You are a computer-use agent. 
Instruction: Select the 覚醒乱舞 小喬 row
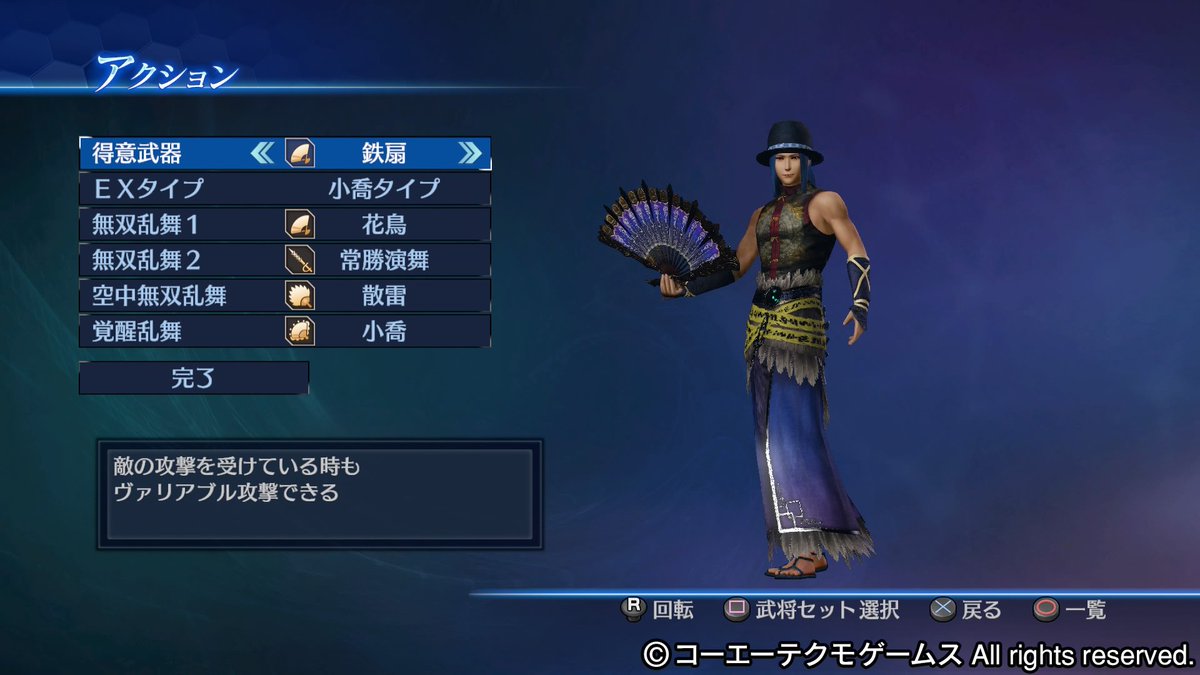click(x=285, y=331)
